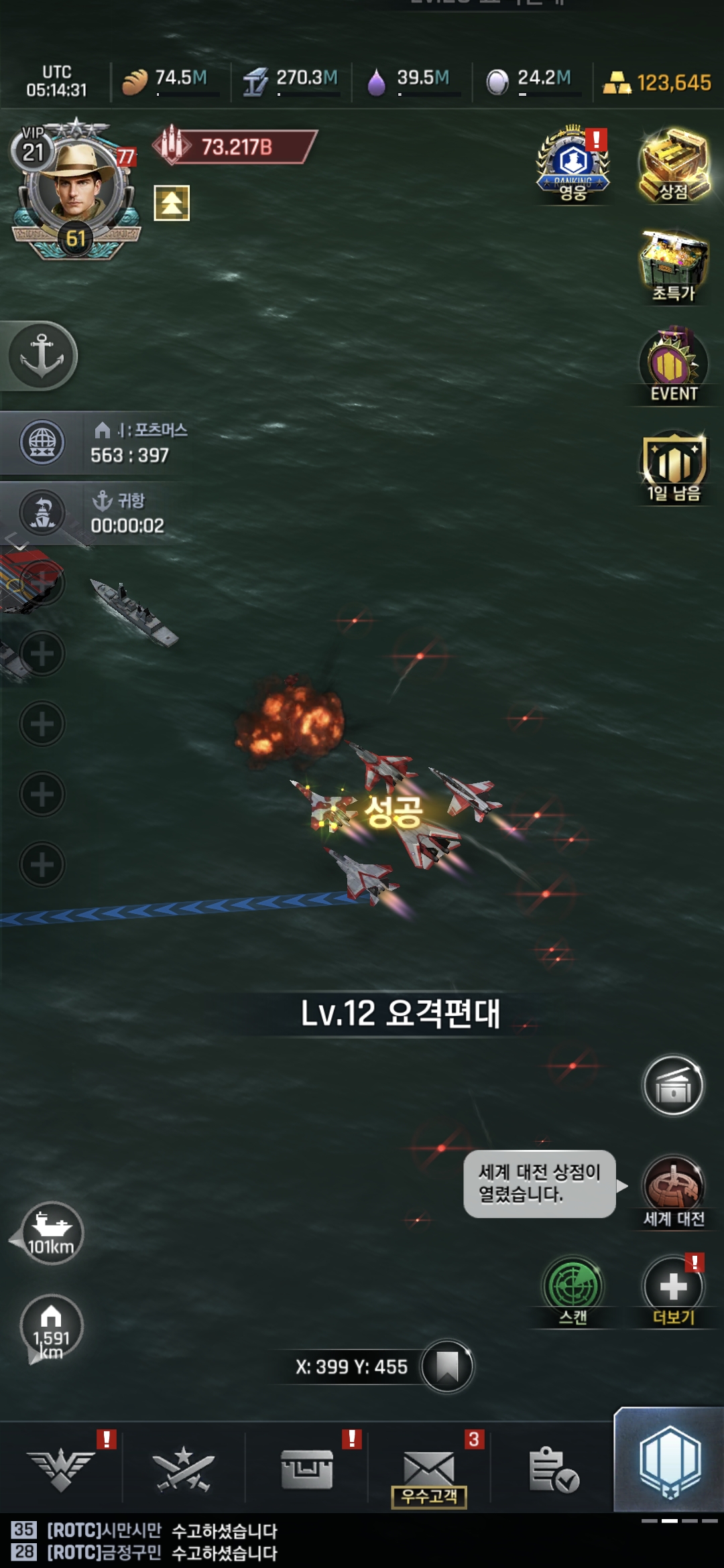Open the 더보기 more menu
724x1568 pixels.
[x=673, y=1288]
